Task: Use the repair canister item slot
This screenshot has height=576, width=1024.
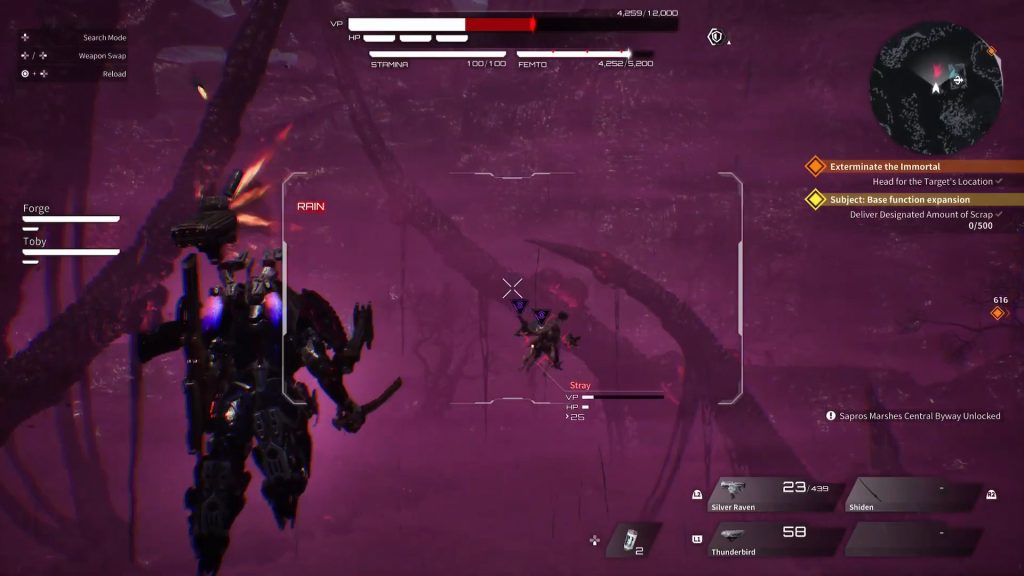Action: click(628, 538)
